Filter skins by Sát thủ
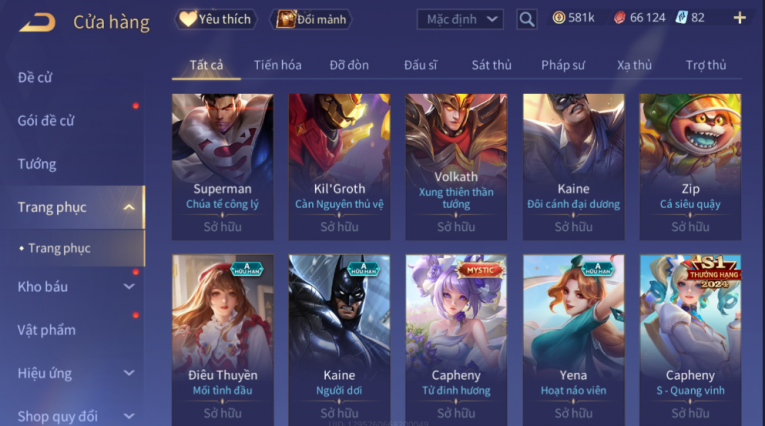 pos(491,65)
